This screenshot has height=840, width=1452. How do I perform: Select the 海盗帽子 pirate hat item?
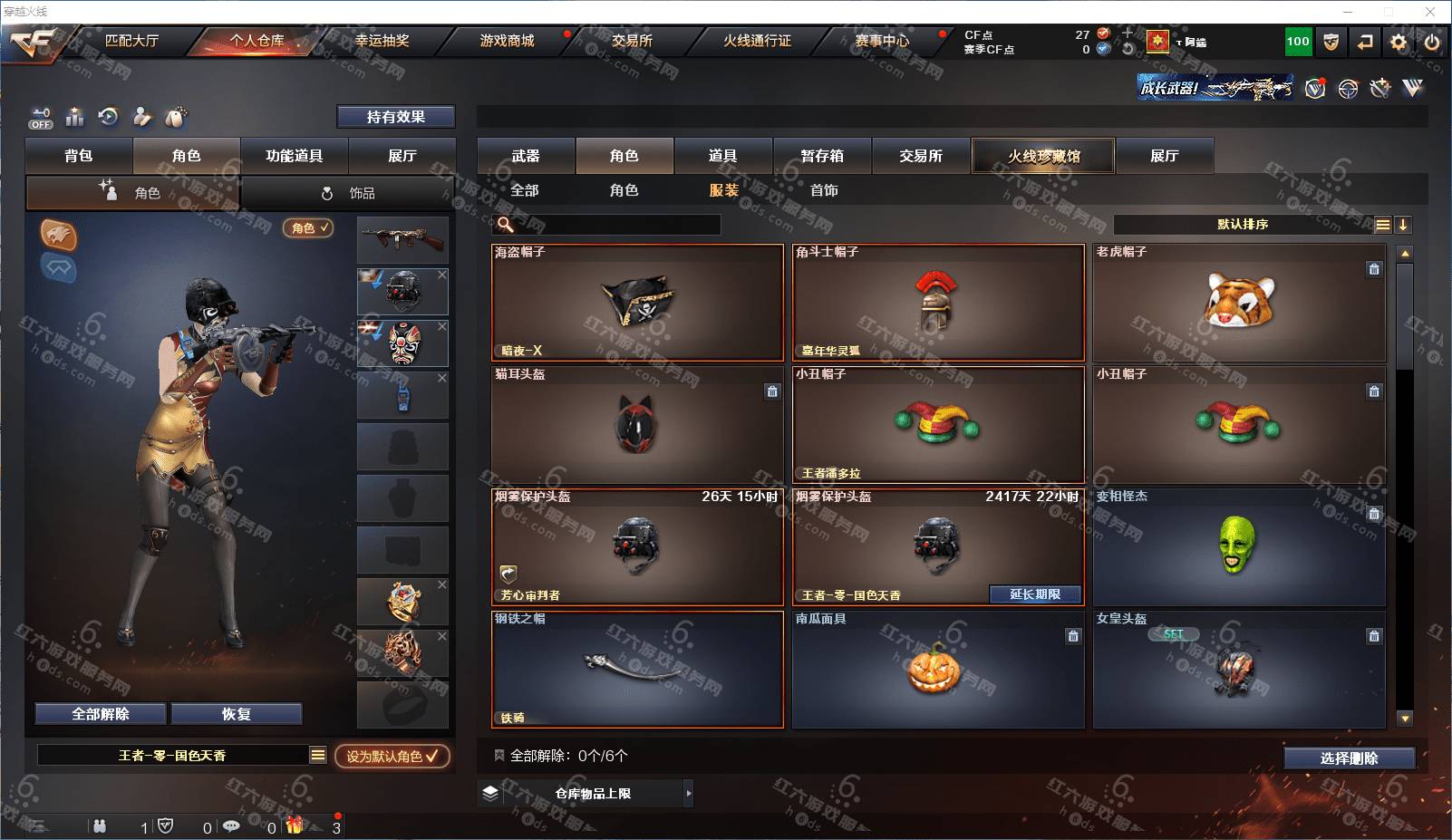tap(637, 303)
